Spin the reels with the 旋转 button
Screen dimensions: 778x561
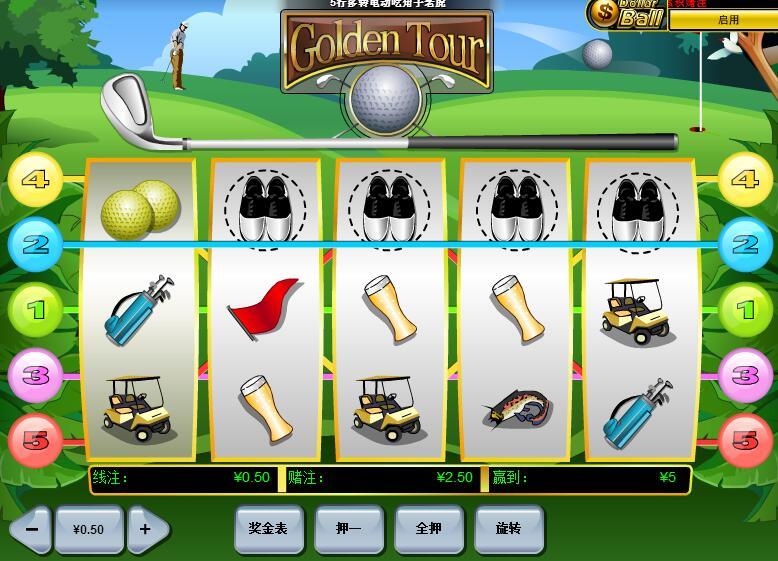click(509, 528)
